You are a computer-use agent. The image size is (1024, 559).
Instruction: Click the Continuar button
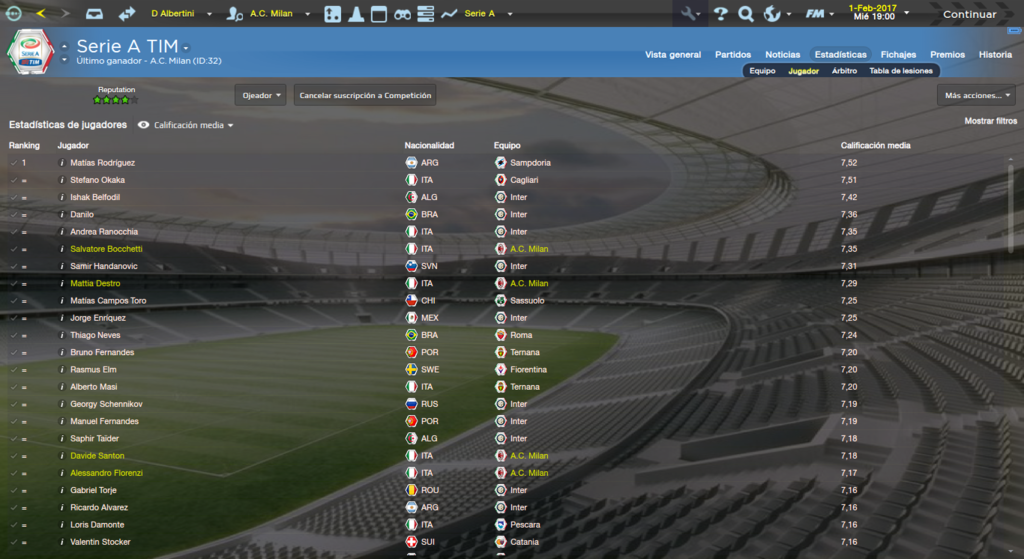pyautogui.click(x=968, y=14)
